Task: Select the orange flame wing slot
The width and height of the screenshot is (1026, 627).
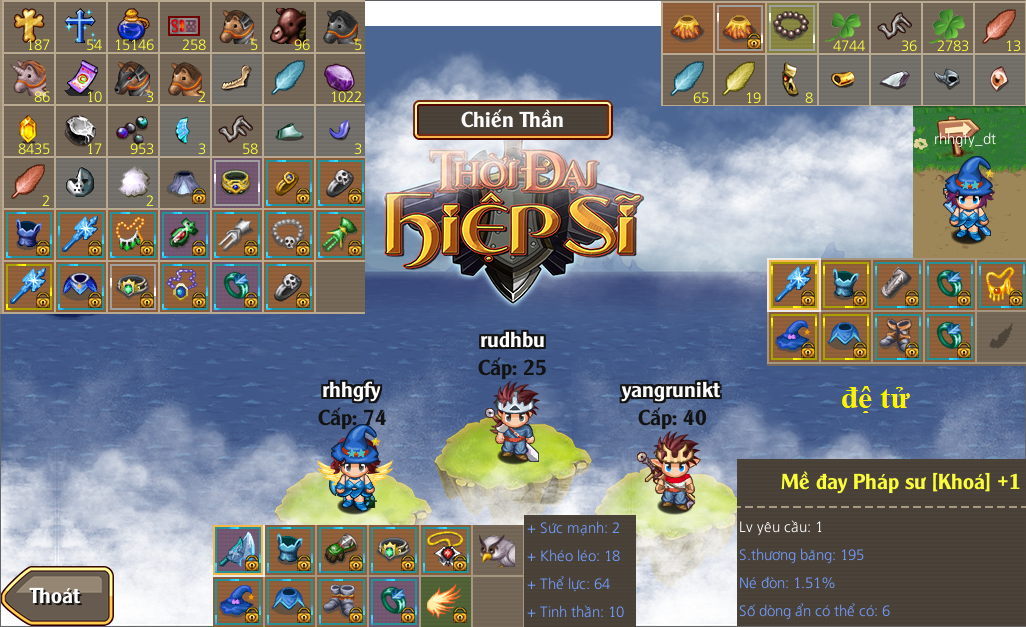Action: coord(445,602)
